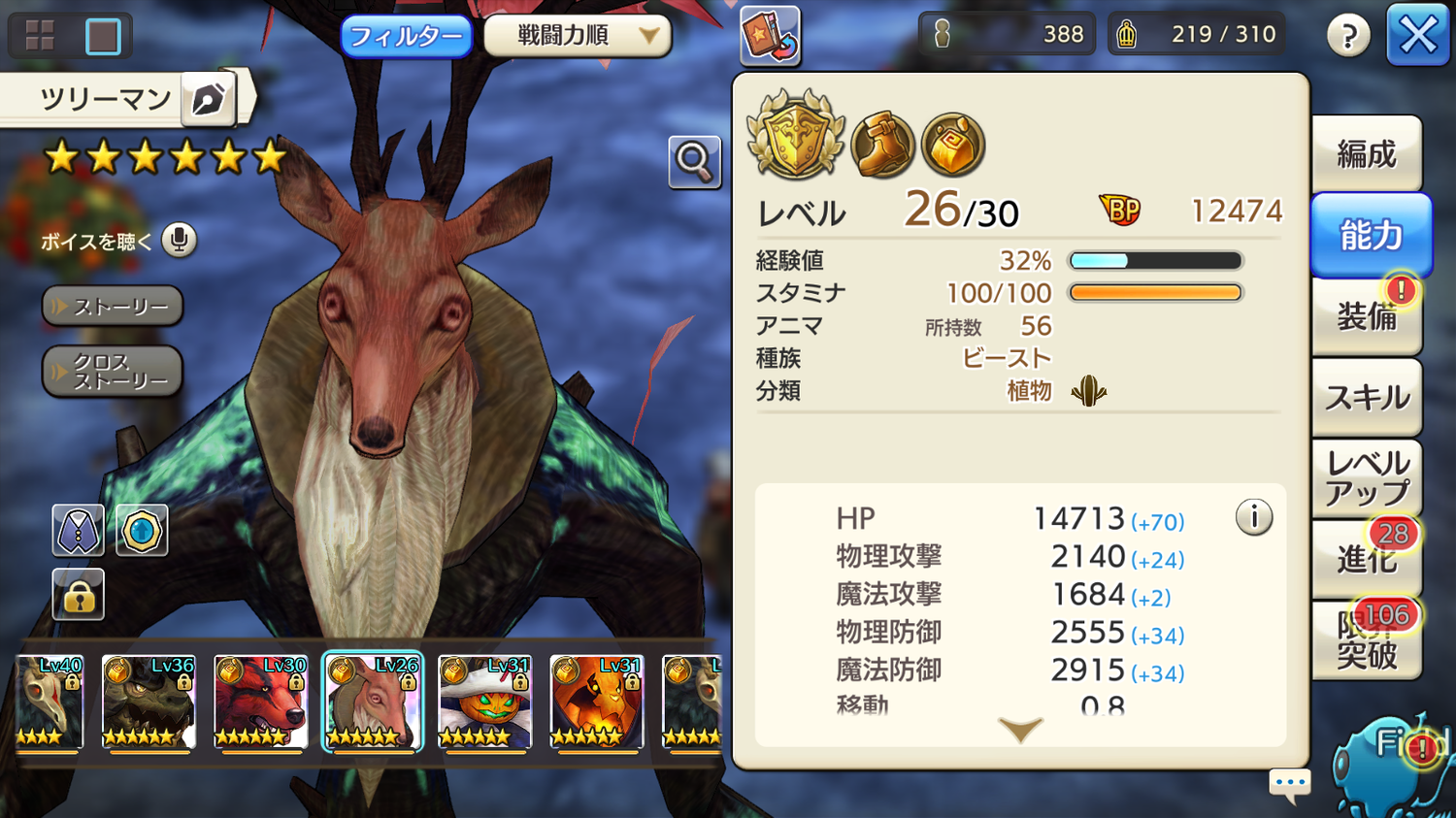Screen dimensions: 1456x818
Task: Select the 能力 tab
Action: [1371, 235]
